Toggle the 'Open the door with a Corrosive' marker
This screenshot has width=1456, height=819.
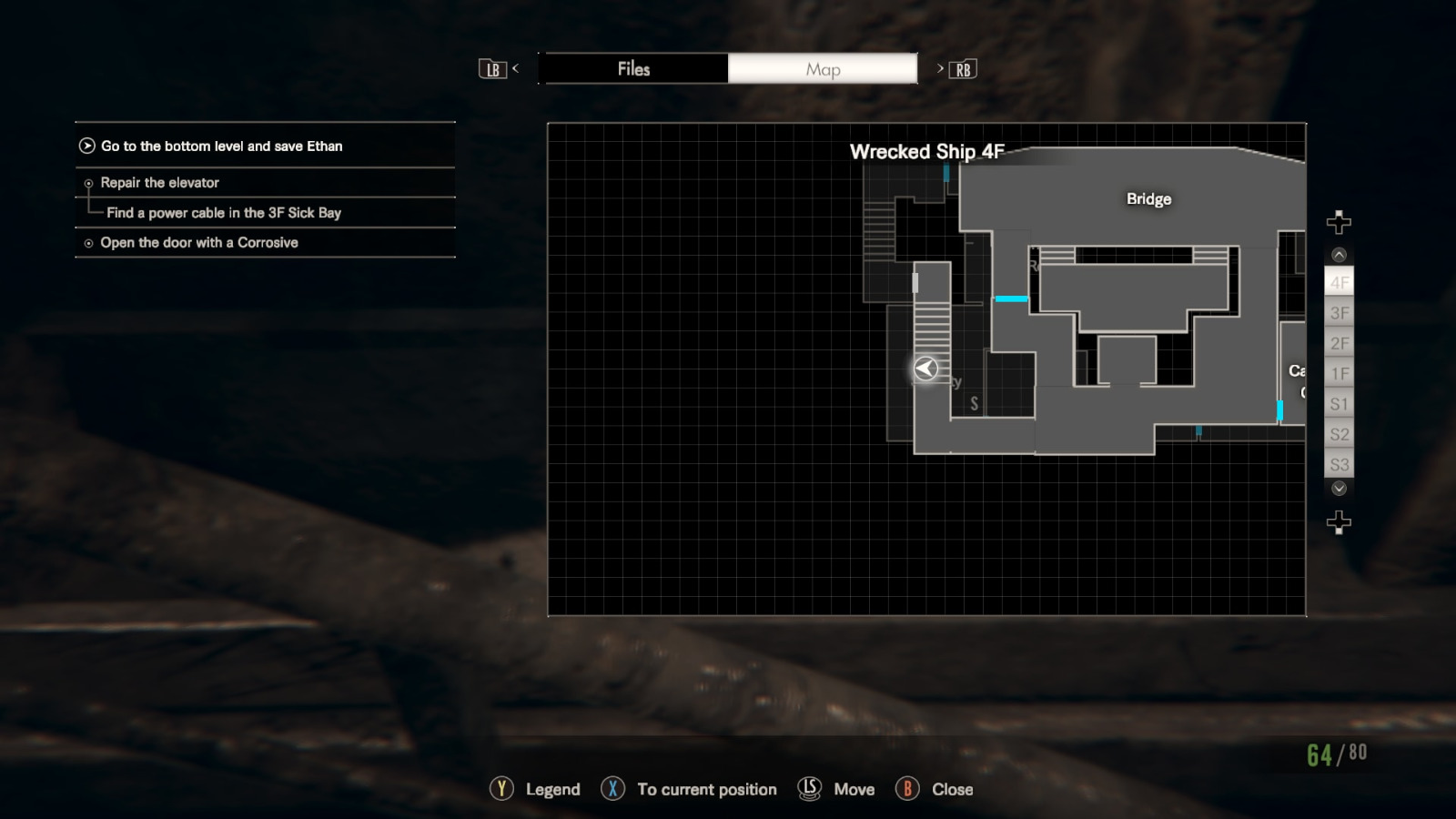[87, 243]
